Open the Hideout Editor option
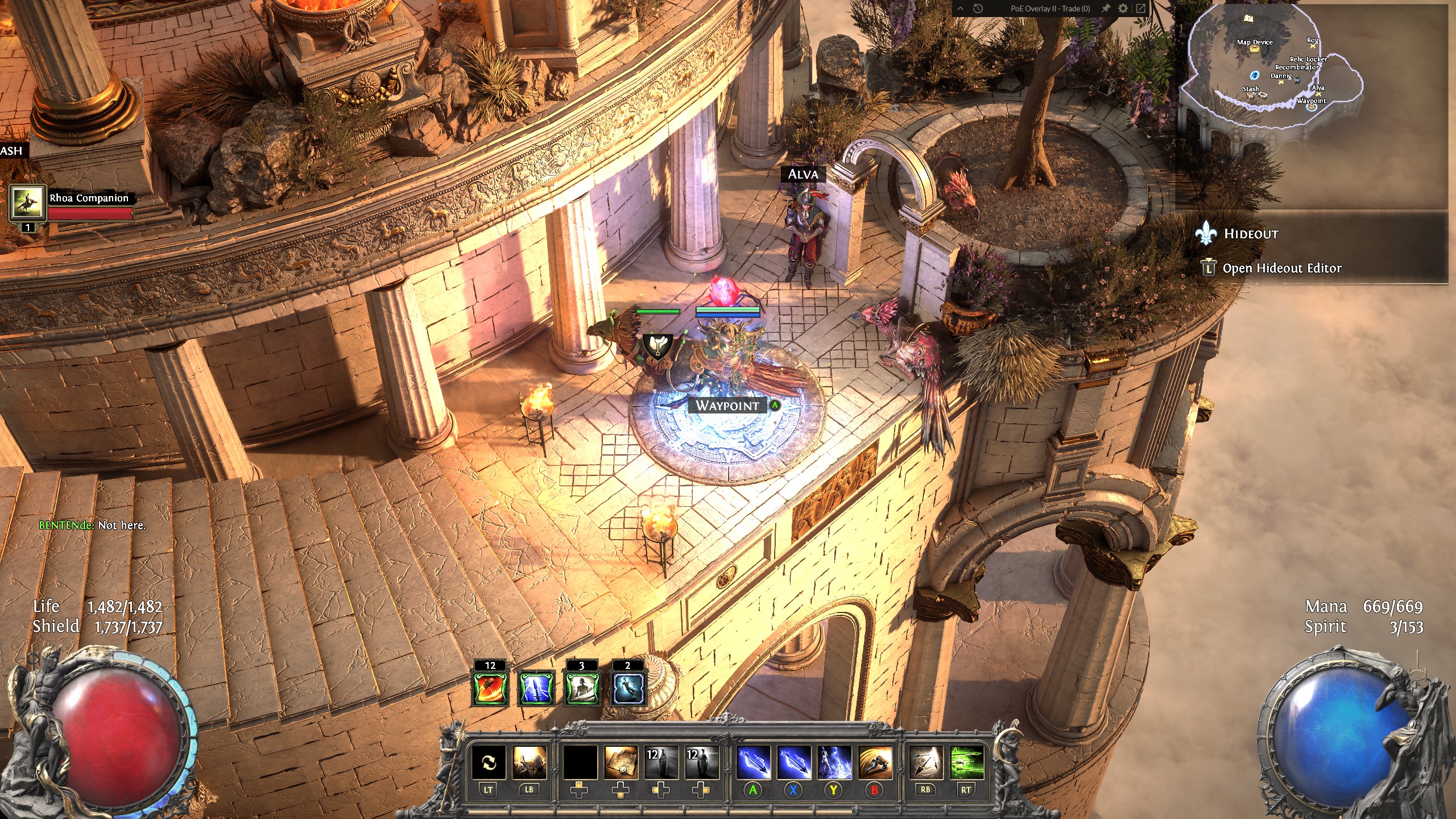Image resolution: width=1456 pixels, height=819 pixels. 1281,268
